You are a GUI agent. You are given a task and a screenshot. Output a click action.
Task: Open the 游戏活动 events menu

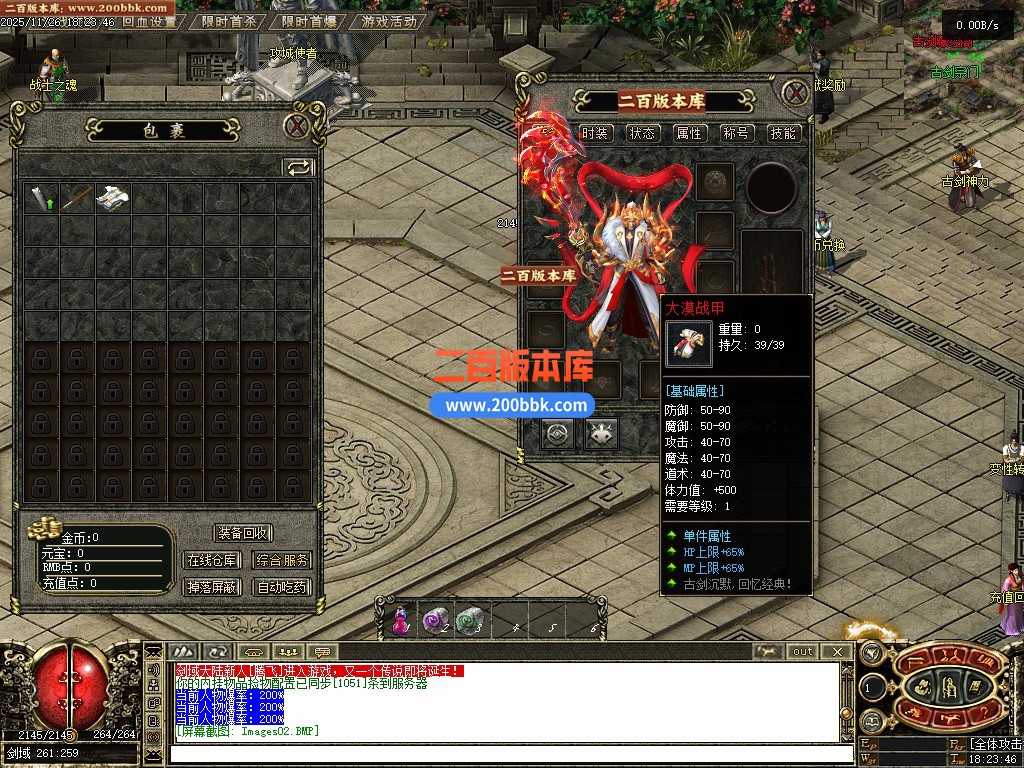389,21
